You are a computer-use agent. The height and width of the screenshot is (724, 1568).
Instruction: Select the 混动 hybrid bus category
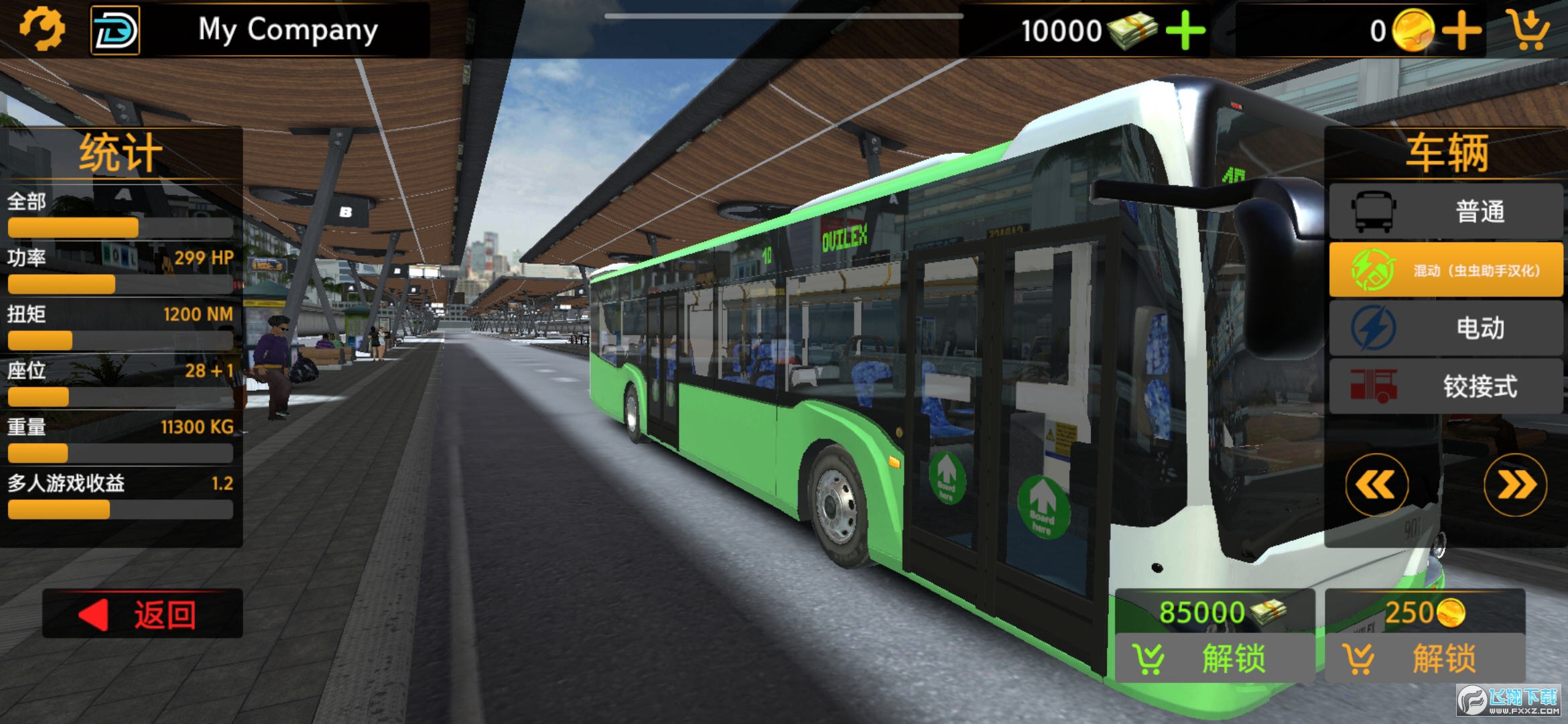(1446, 270)
